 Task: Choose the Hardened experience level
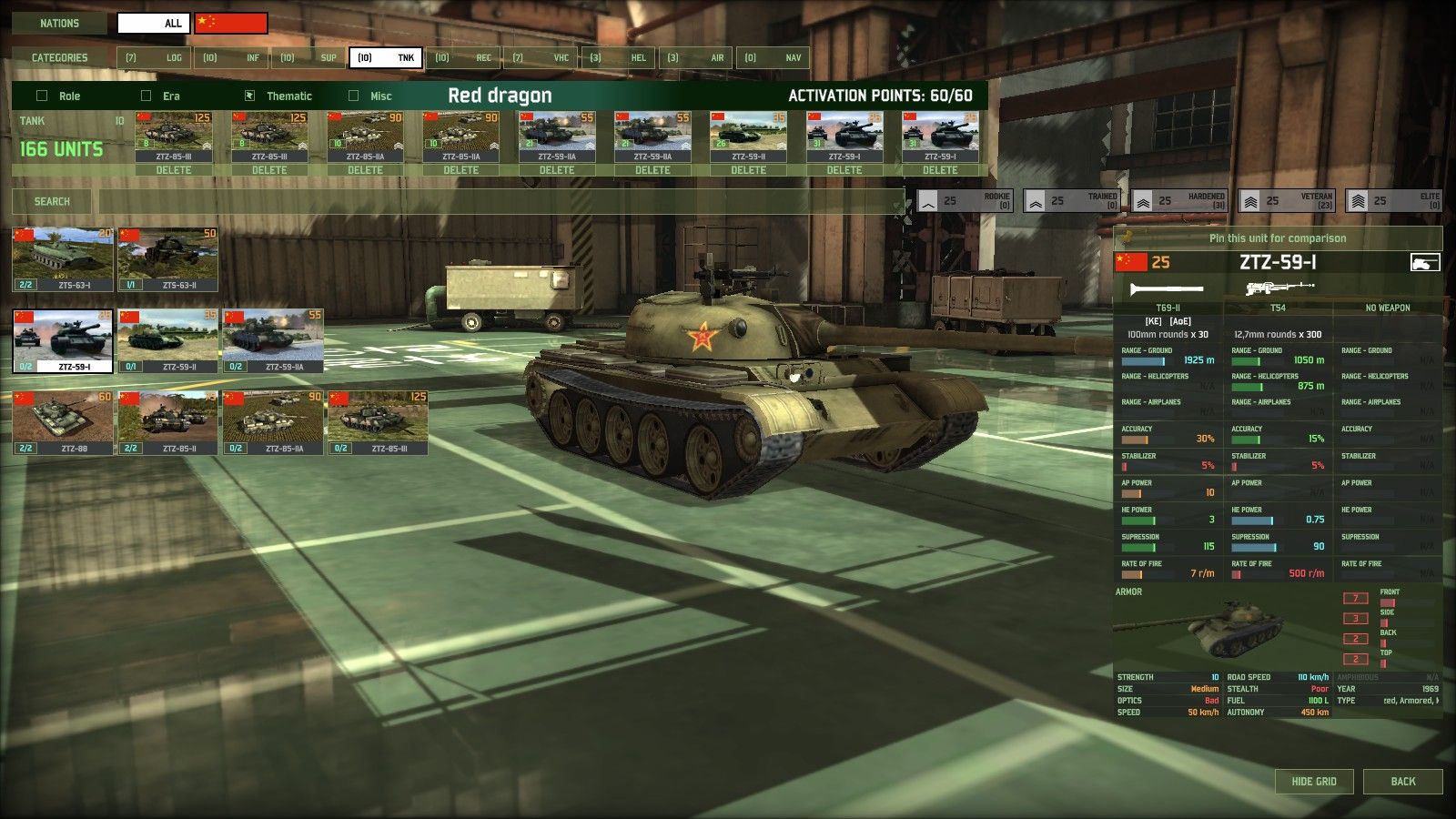tap(1184, 200)
